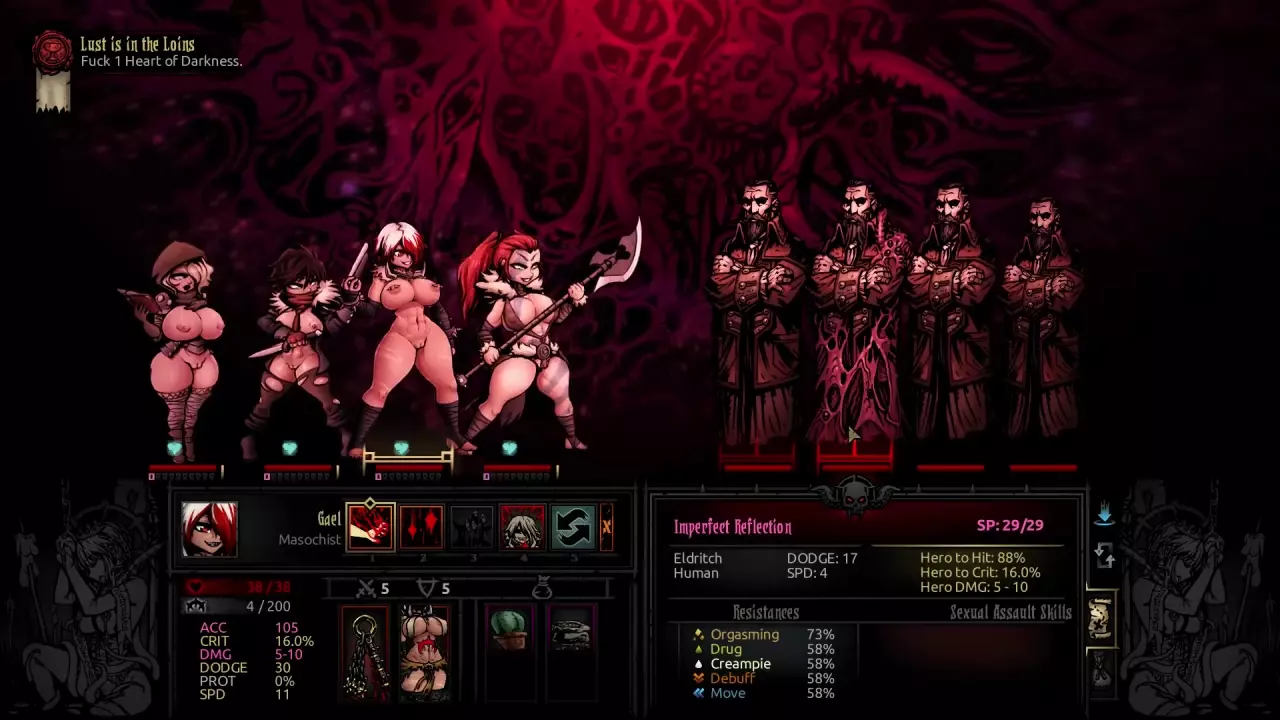Select the first combat skill with the glowing fist
Viewport: 1280px width, 720px height.
click(x=370, y=527)
